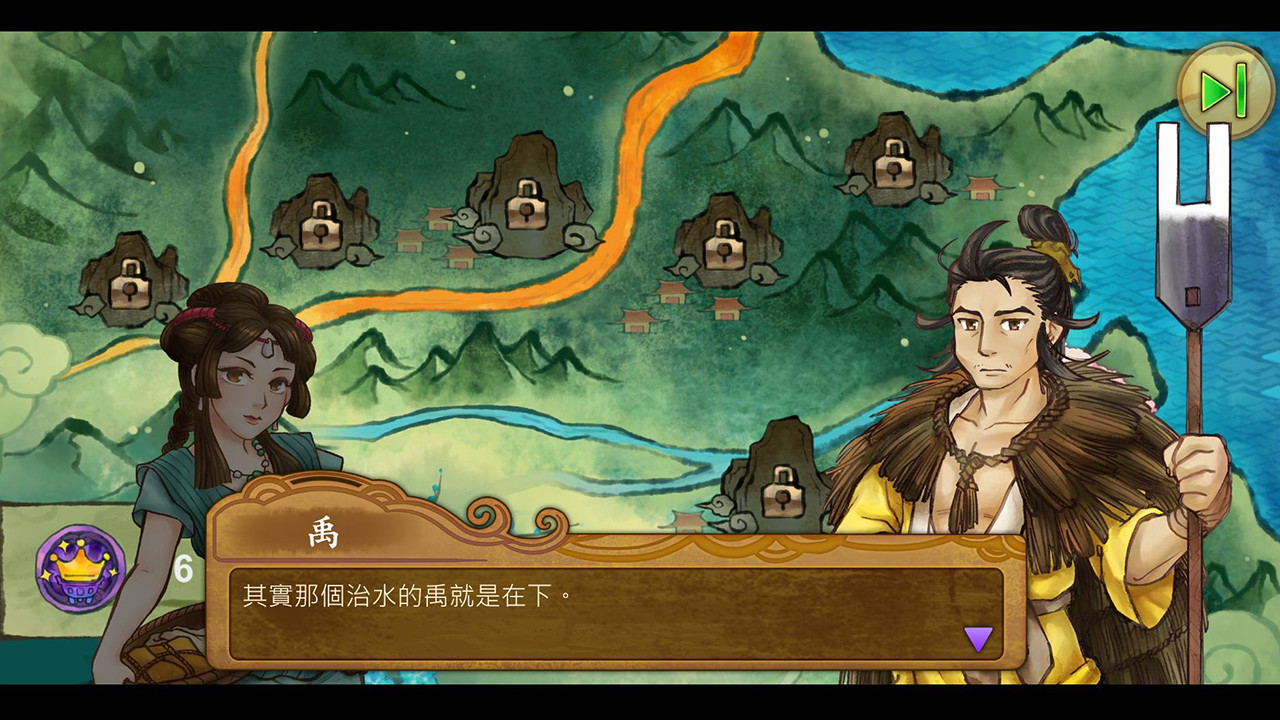
Task: Click the skip/fast-forward button in top right corner
Action: tap(1224, 89)
